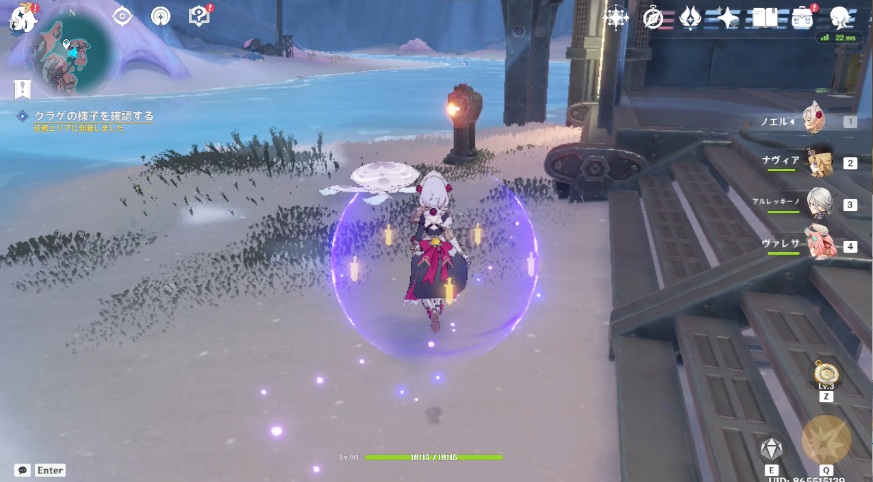Select the クラゲの様子を確認する quest tracker

pos(87,116)
